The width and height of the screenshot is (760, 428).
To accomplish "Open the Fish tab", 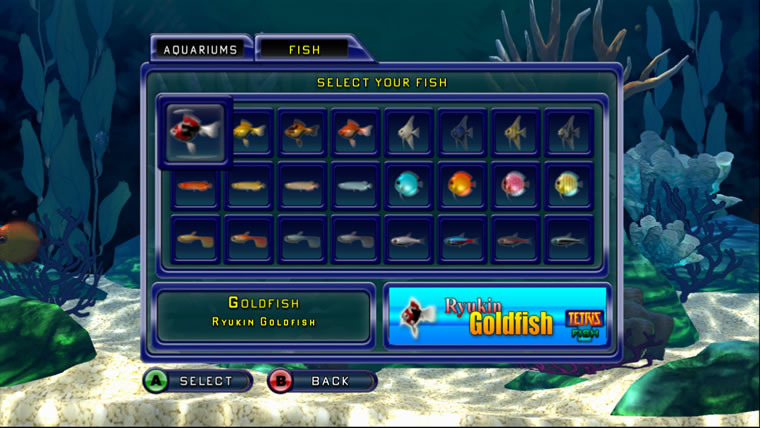I will coord(304,48).
